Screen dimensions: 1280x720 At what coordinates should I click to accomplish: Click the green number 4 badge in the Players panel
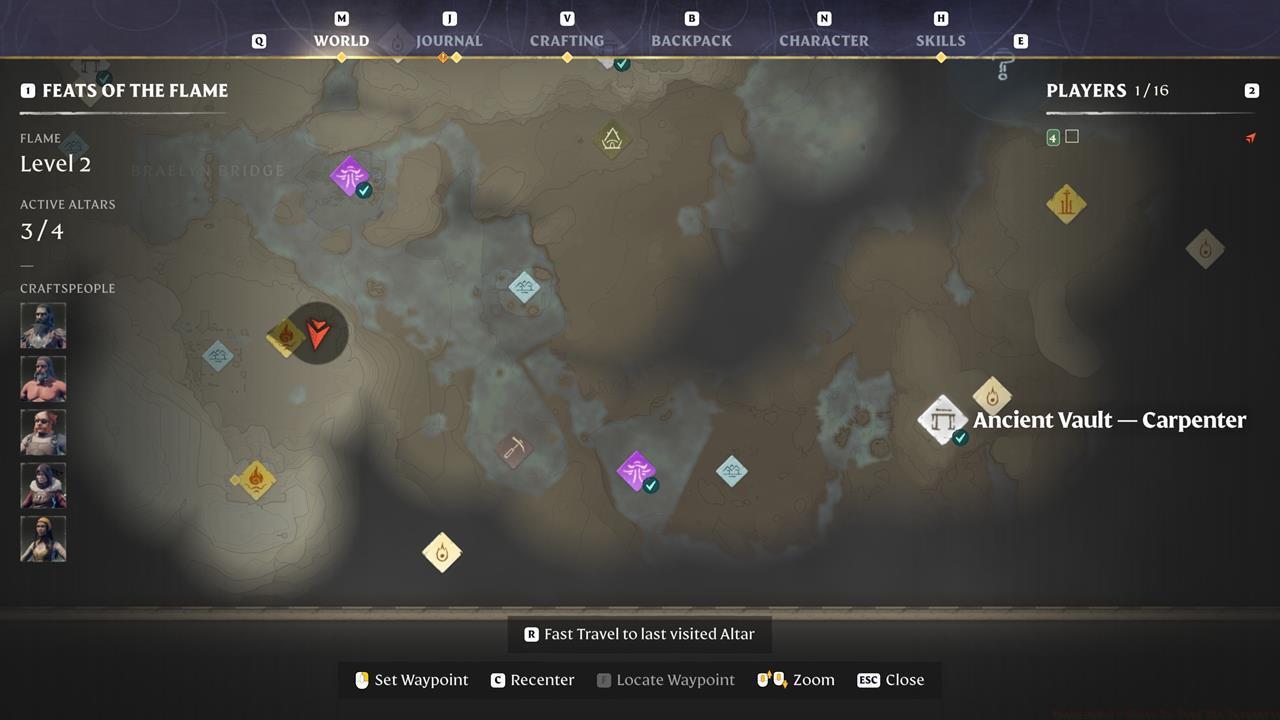pyautogui.click(x=1052, y=136)
